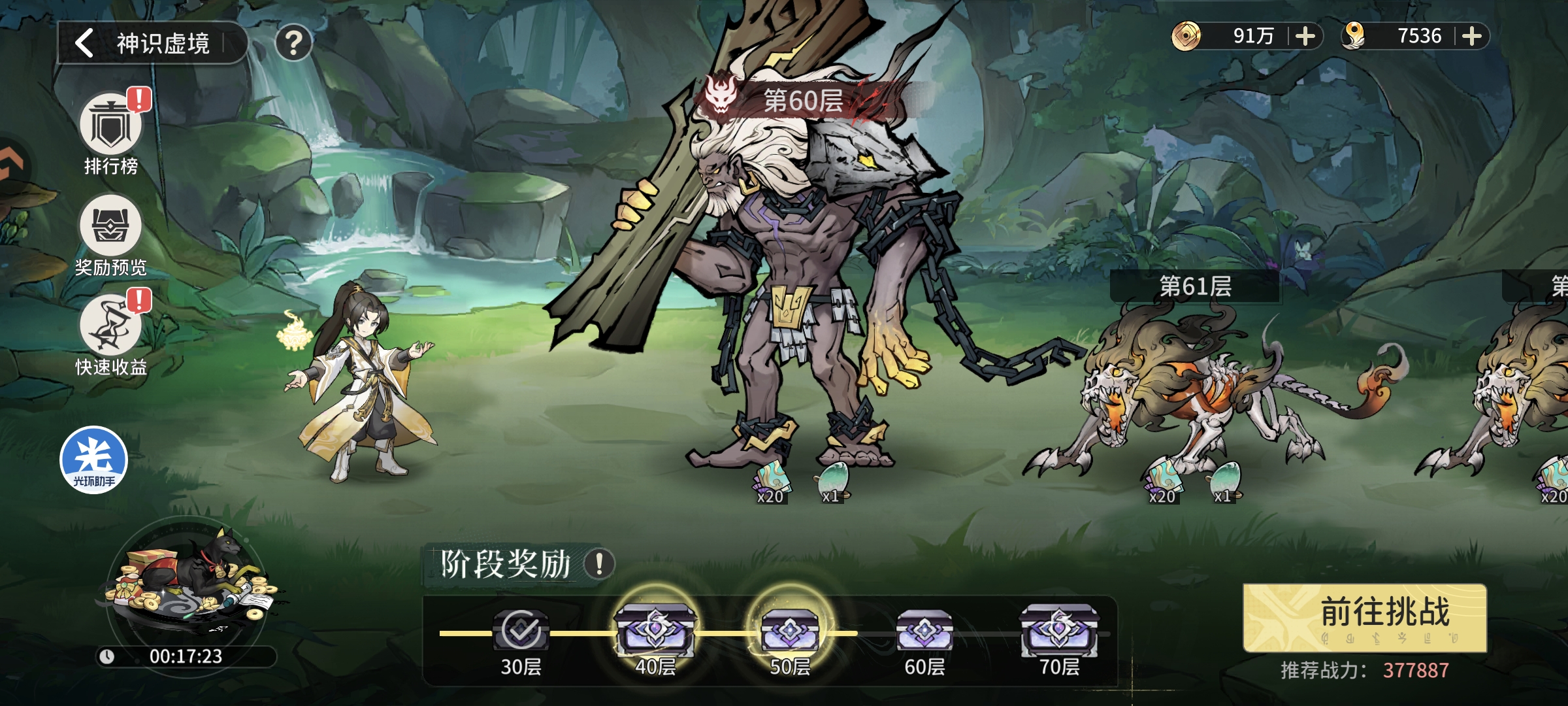The width and height of the screenshot is (1568, 706).
Task: Tap the 前往挑战 challenge button
Action: [1364, 617]
